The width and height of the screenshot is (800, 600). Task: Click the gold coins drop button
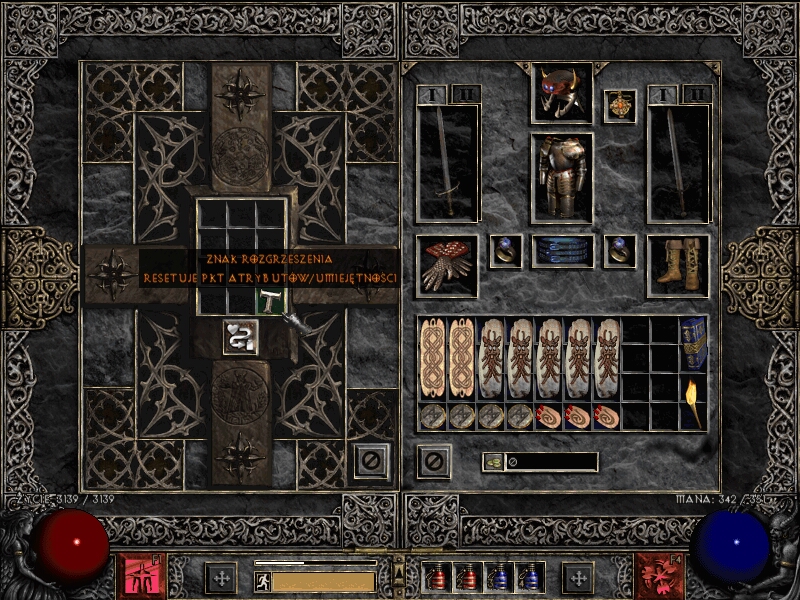pyautogui.click(x=492, y=462)
